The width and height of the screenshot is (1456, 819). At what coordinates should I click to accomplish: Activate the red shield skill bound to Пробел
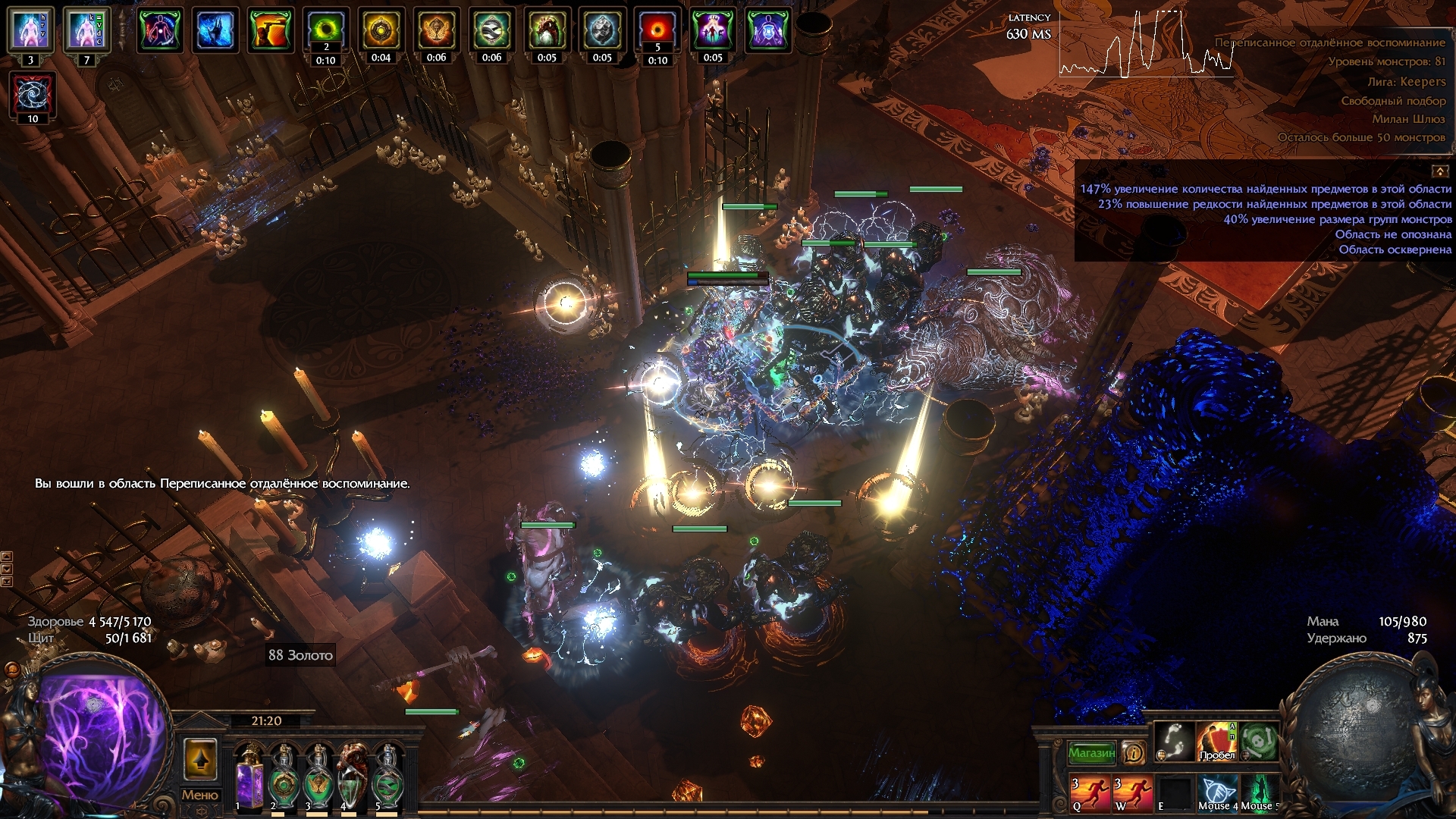[1216, 741]
